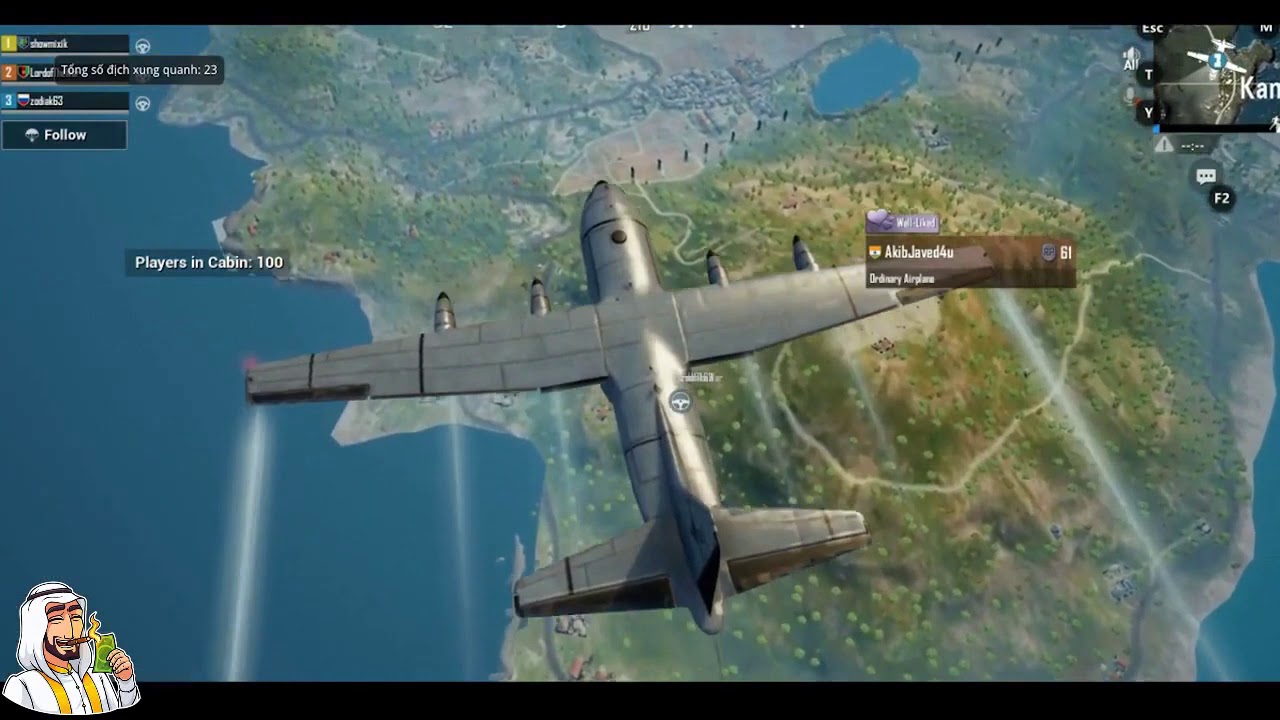Toggle the microphone icon

coord(1131,97)
